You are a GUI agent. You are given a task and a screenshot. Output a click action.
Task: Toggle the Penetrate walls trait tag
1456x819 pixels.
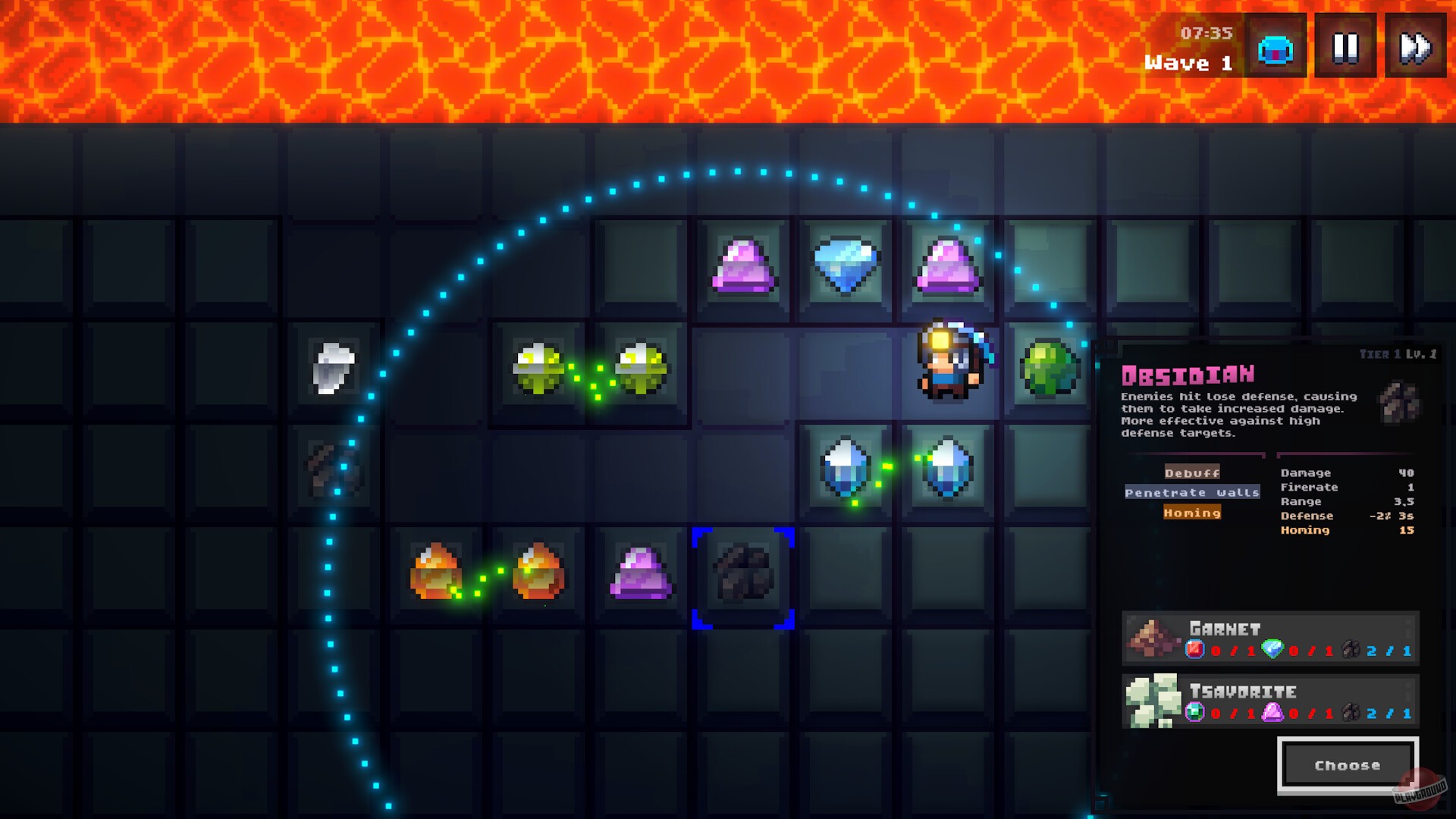(1193, 492)
